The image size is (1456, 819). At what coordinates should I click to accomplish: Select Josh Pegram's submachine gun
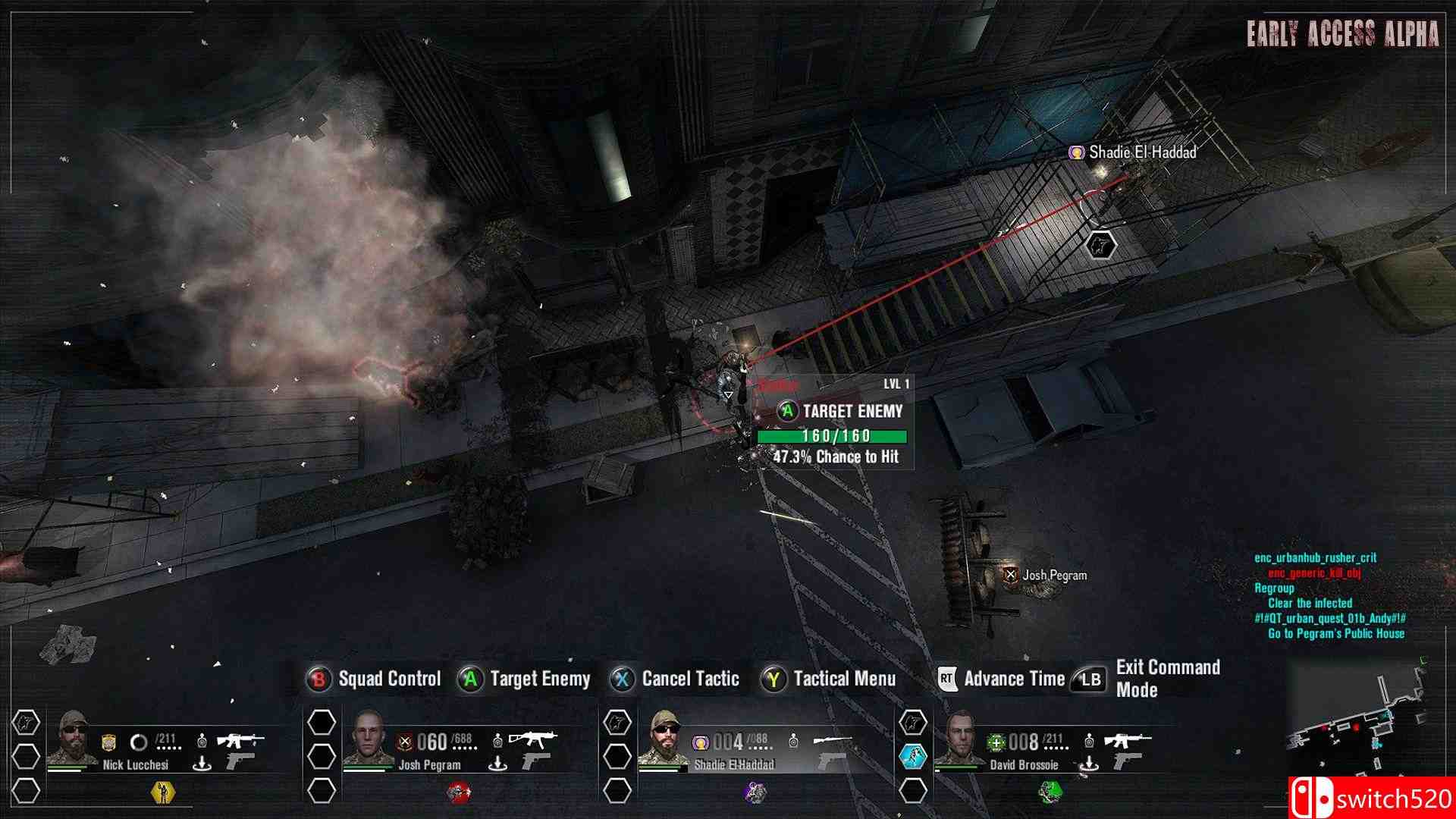pos(533,739)
